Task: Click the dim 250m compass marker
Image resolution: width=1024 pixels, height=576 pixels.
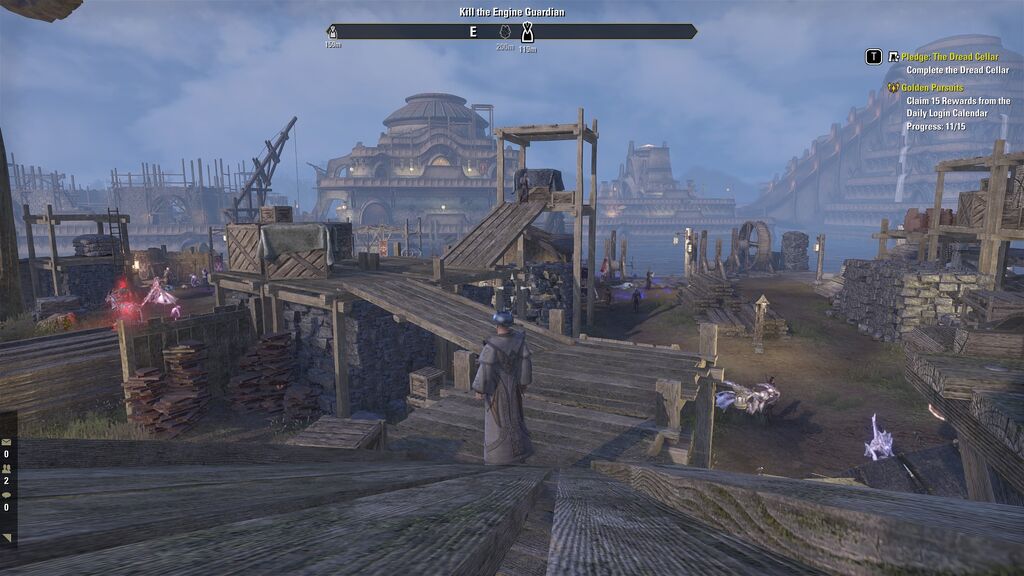Action: 505,33
